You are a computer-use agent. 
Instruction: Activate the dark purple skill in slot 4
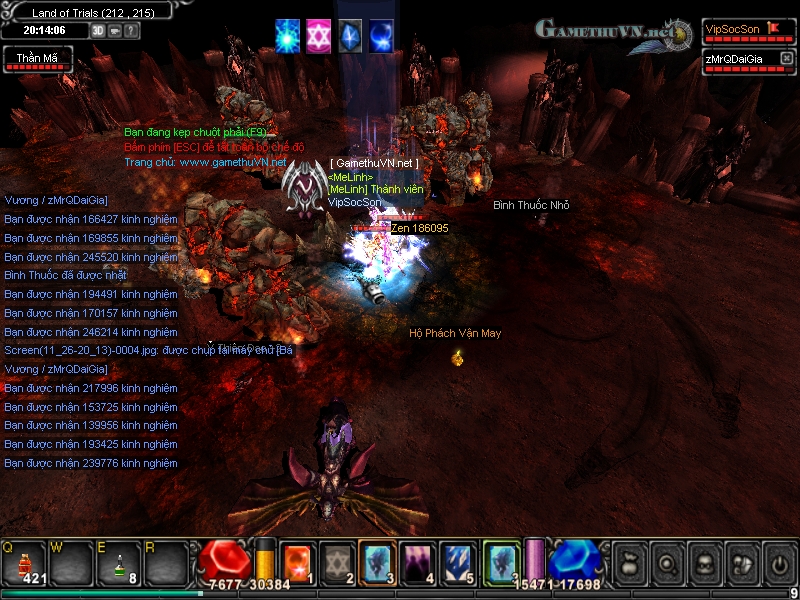click(x=417, y=560)
